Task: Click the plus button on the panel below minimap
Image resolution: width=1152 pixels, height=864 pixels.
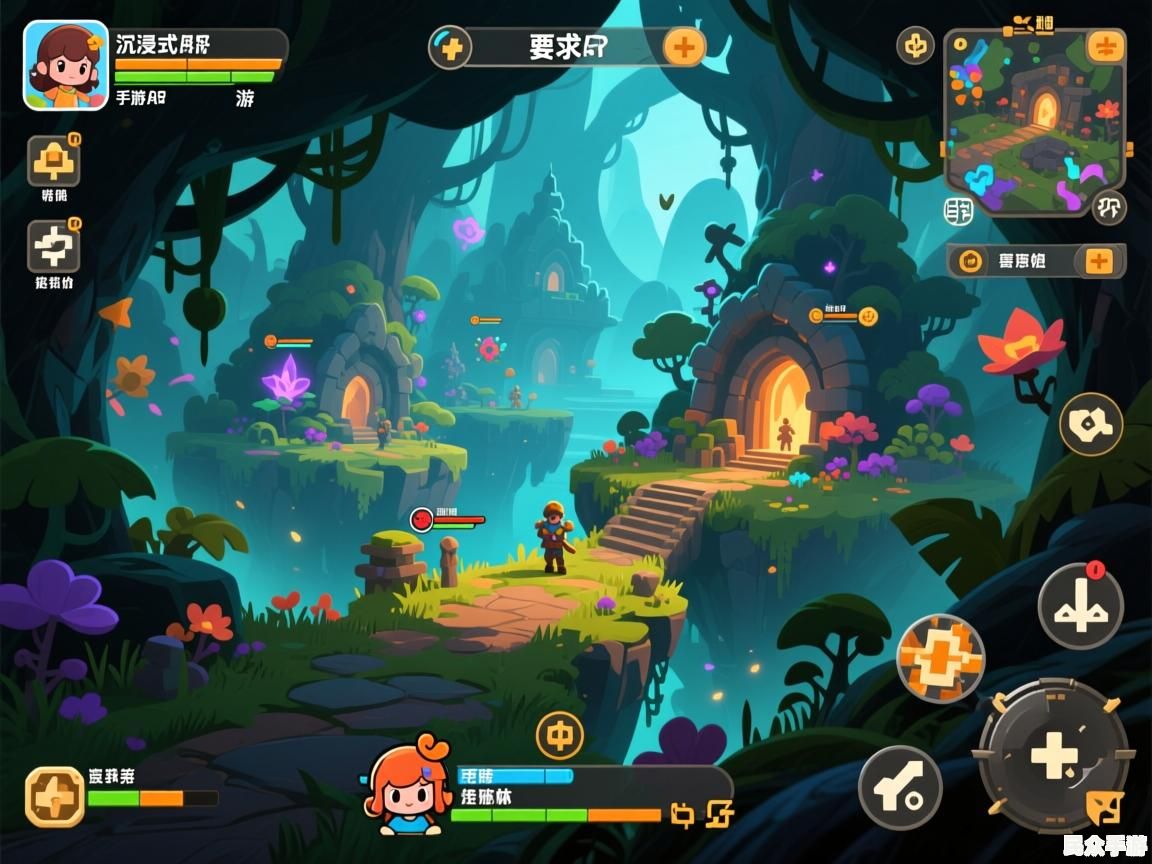Action: (1098, 261)
